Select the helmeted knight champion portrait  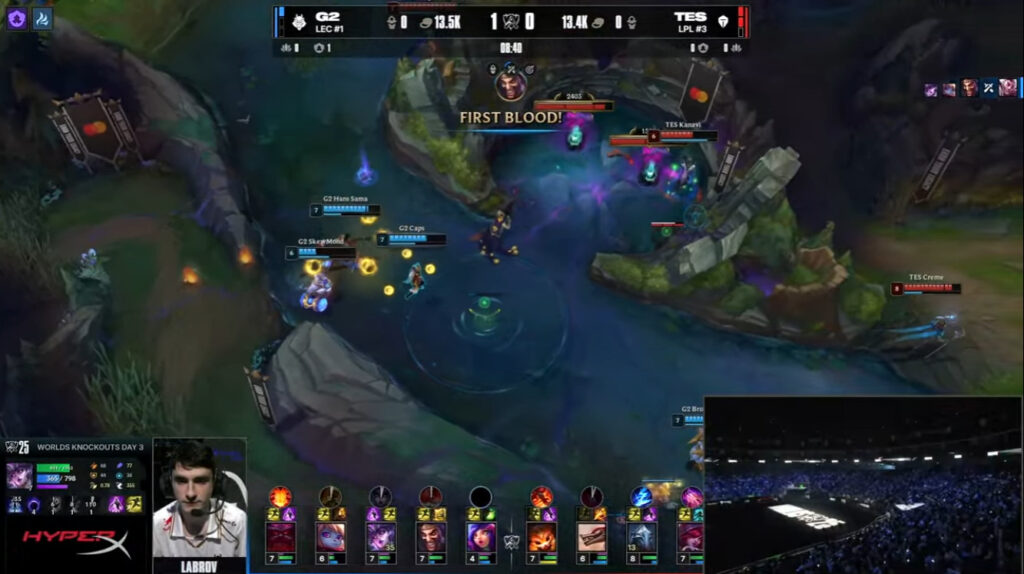click(641, 536)
